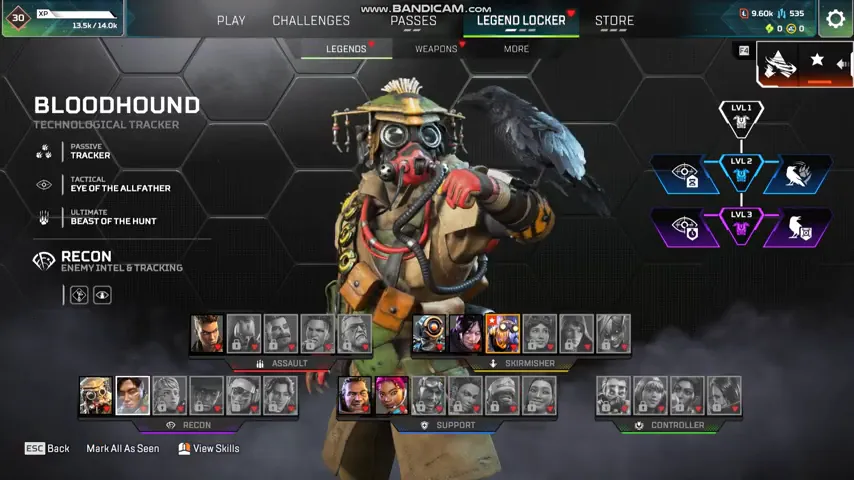The image size is (854, 480).
Task: Switch to the Weapons sub-tab
Action: coord(436,49)
